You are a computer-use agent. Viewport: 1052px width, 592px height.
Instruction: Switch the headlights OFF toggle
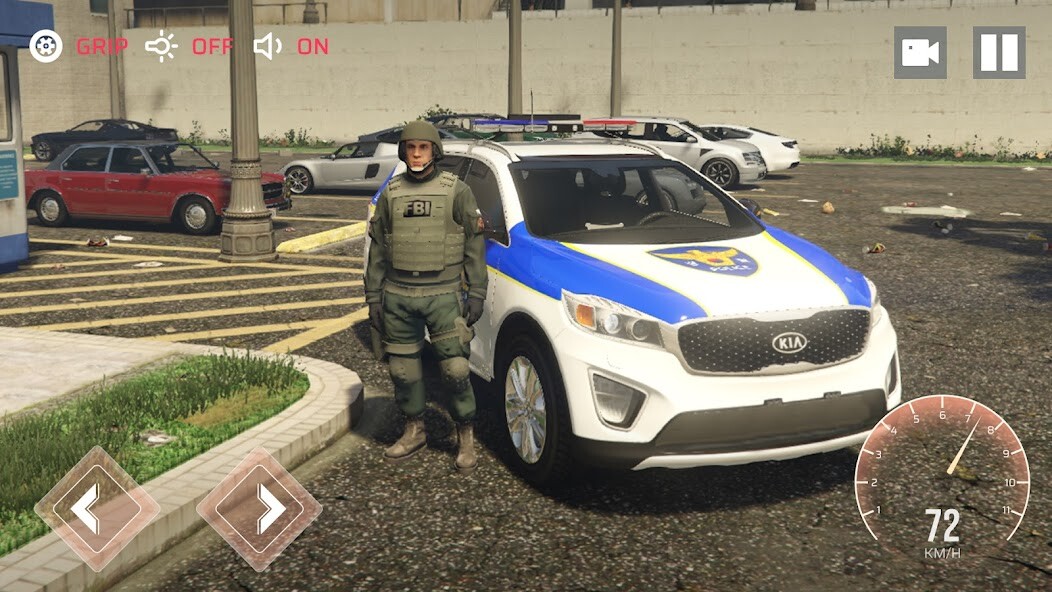click(x=162, y=46)
